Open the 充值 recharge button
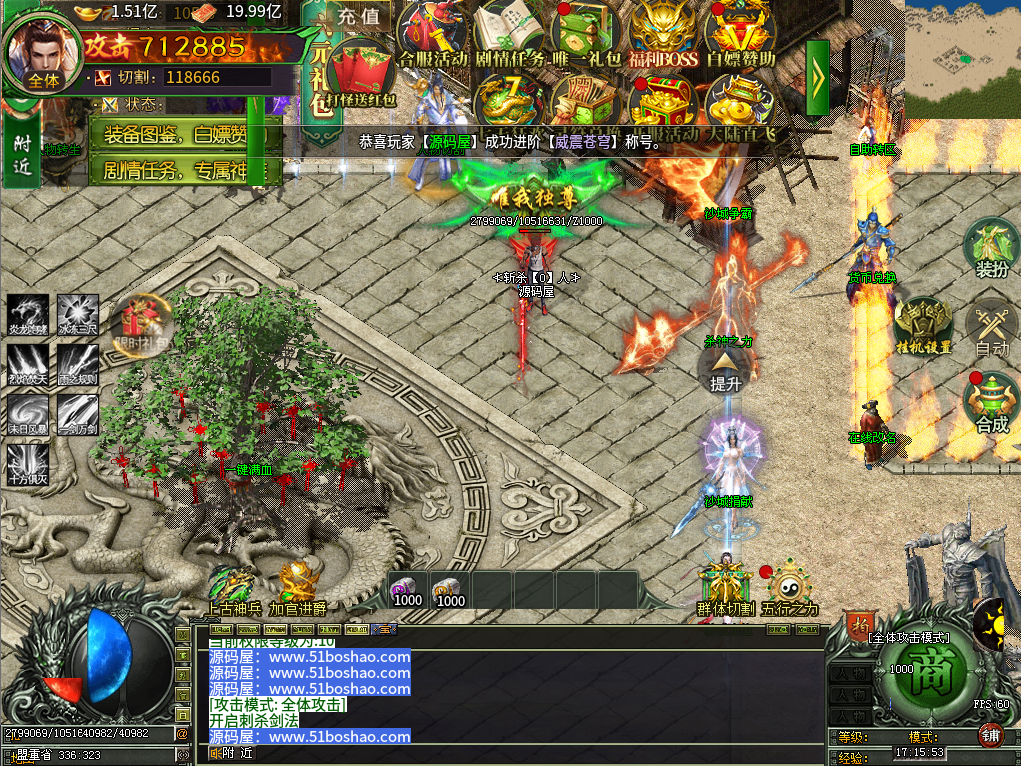1021x766 pixels. click(x=359, y=16)
